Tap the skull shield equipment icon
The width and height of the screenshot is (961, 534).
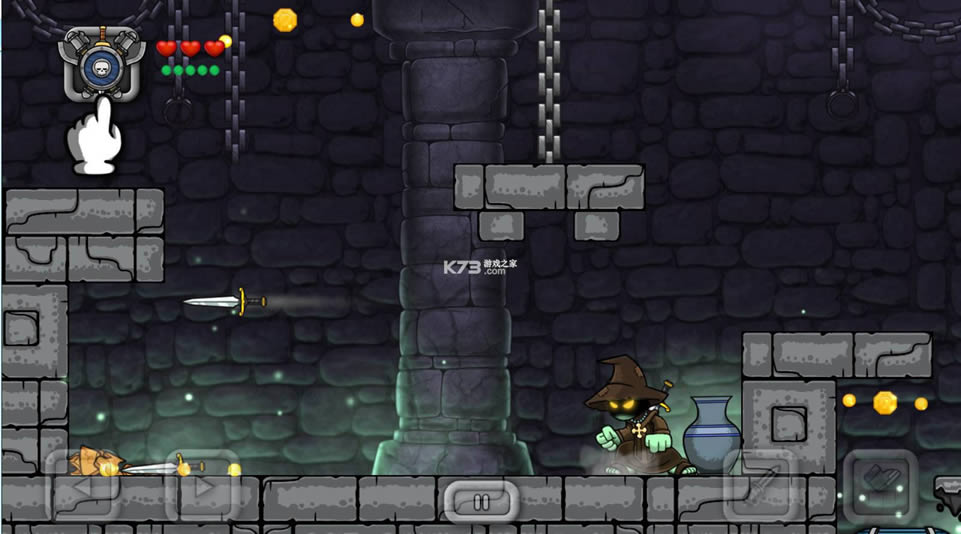[x=104, y=65]
